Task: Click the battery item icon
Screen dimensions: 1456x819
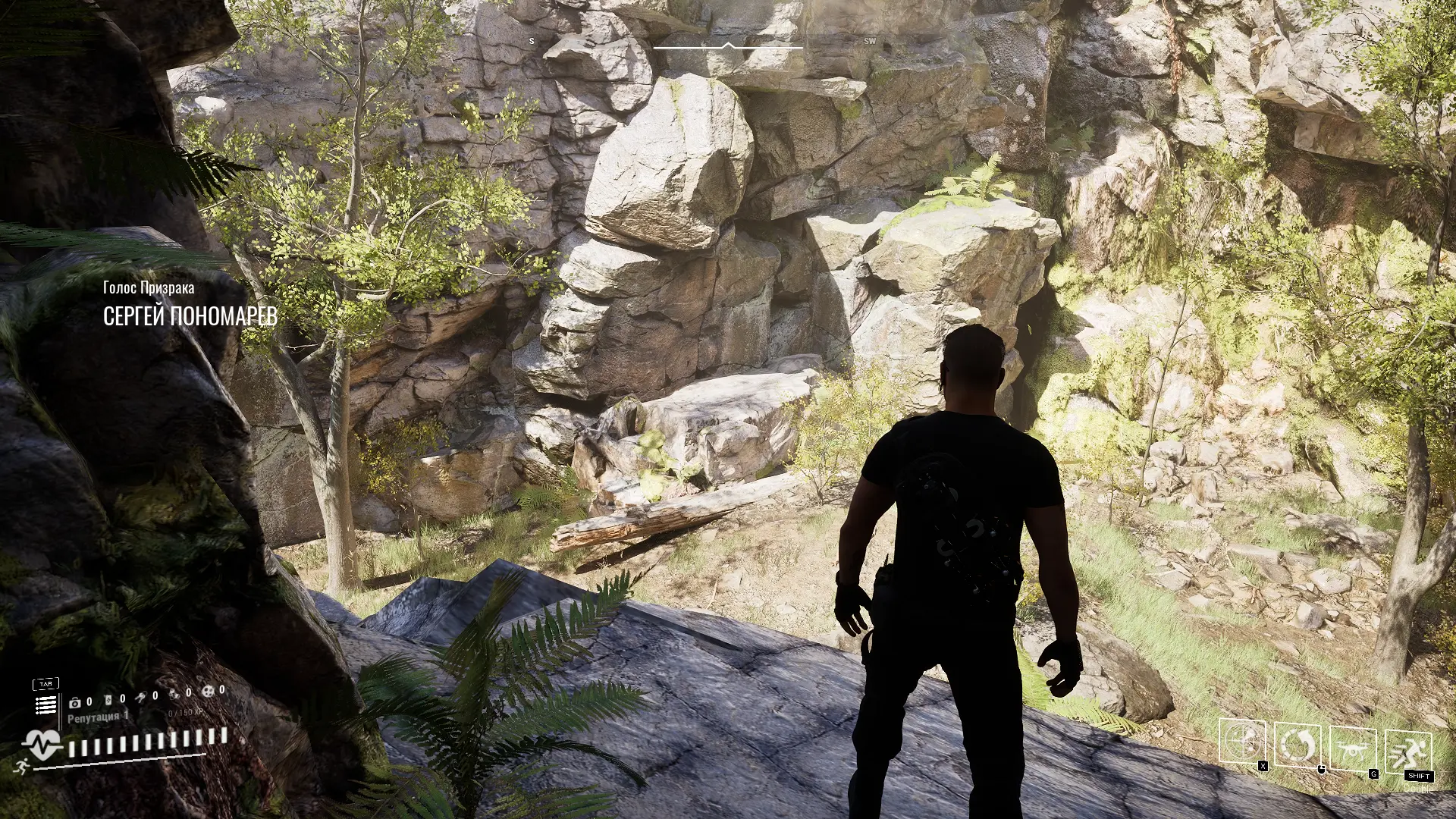Action: [x=107, y=699]
